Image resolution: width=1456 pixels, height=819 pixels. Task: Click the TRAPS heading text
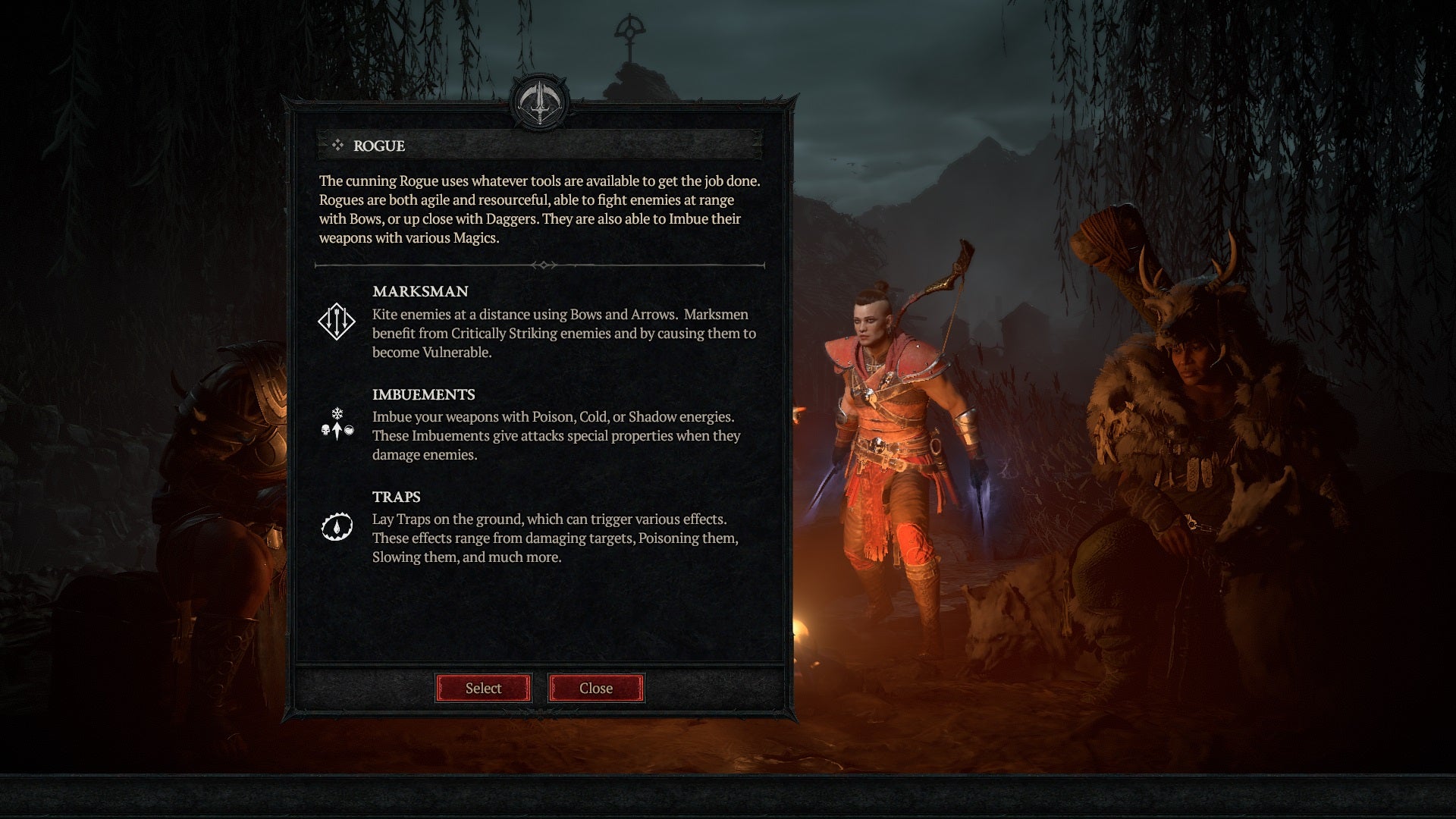(396, 497)
